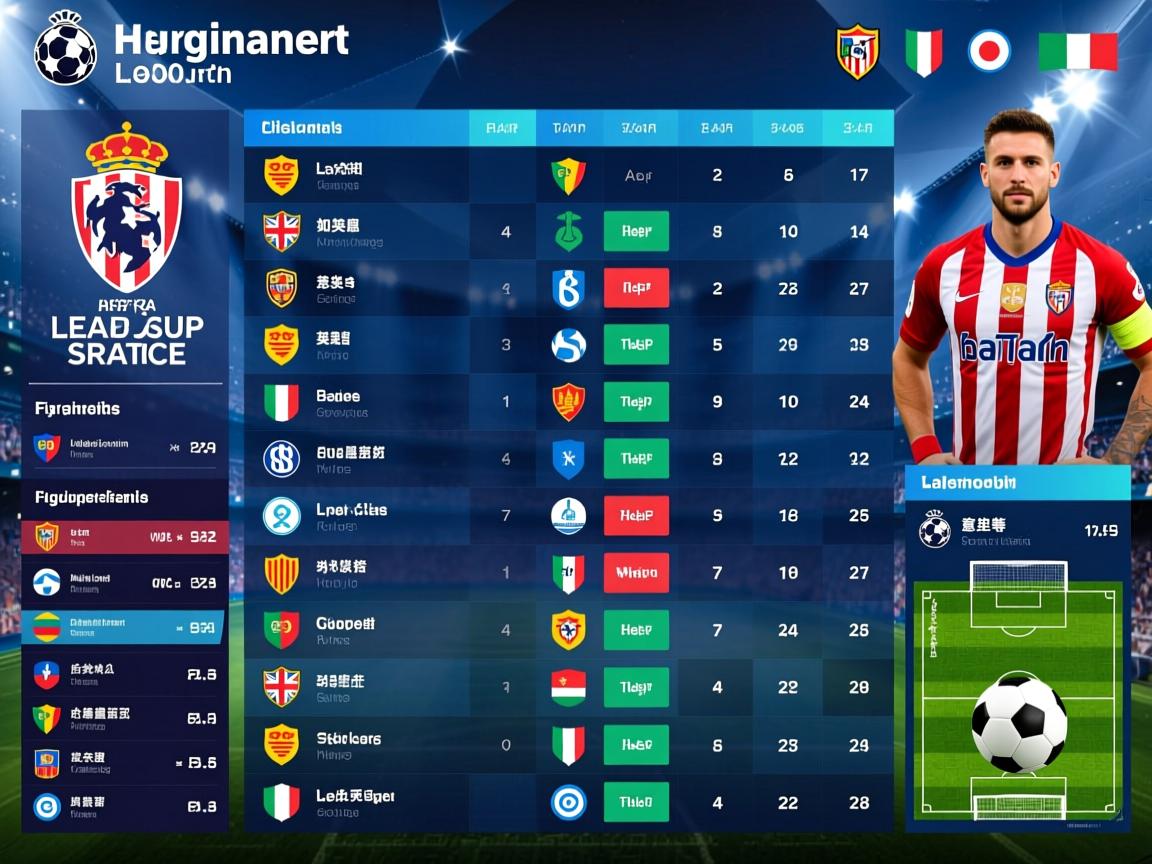Open the large crowned club crest

pyautogui.click(x=126, y=213)
